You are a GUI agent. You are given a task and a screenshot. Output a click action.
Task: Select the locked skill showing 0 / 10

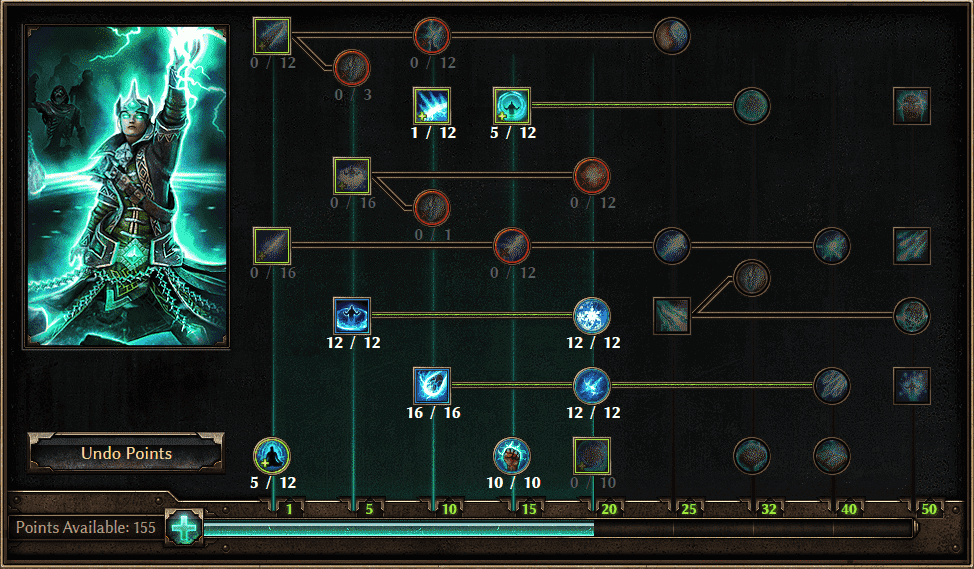tap(592, 456)
